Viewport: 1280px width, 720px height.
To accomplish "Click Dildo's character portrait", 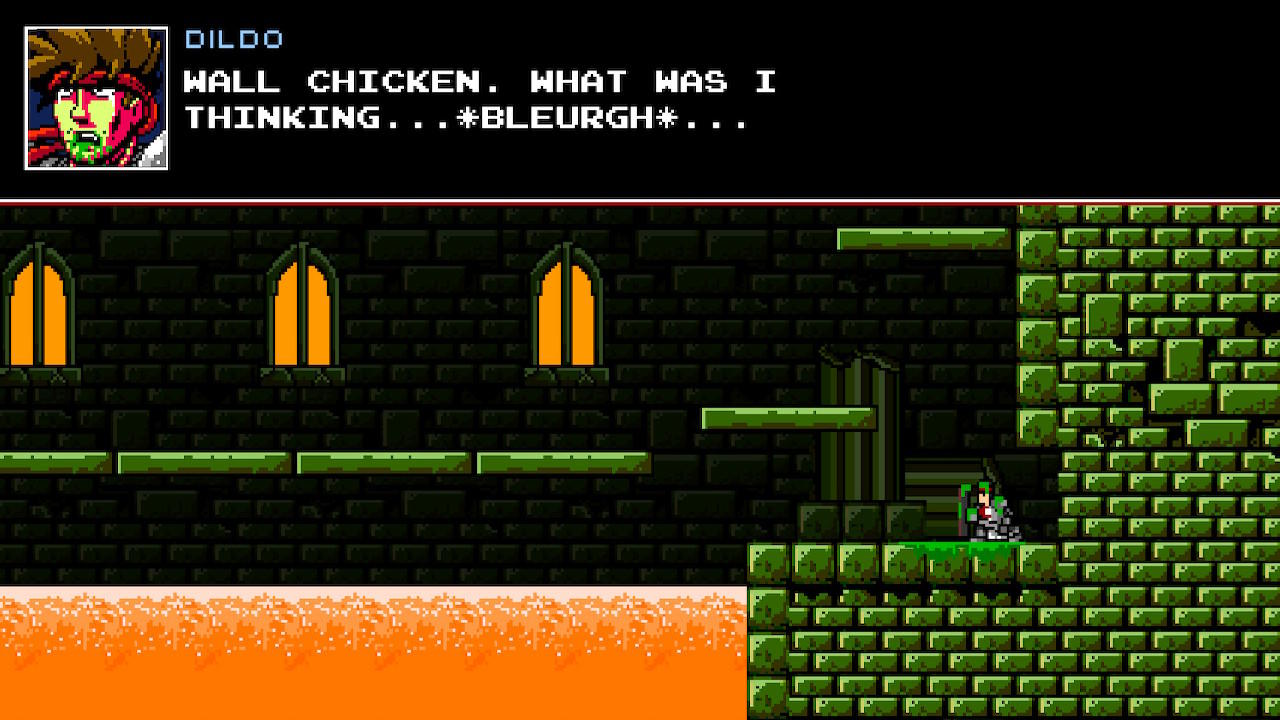I will pyautogui.click(x=95, y=95).
